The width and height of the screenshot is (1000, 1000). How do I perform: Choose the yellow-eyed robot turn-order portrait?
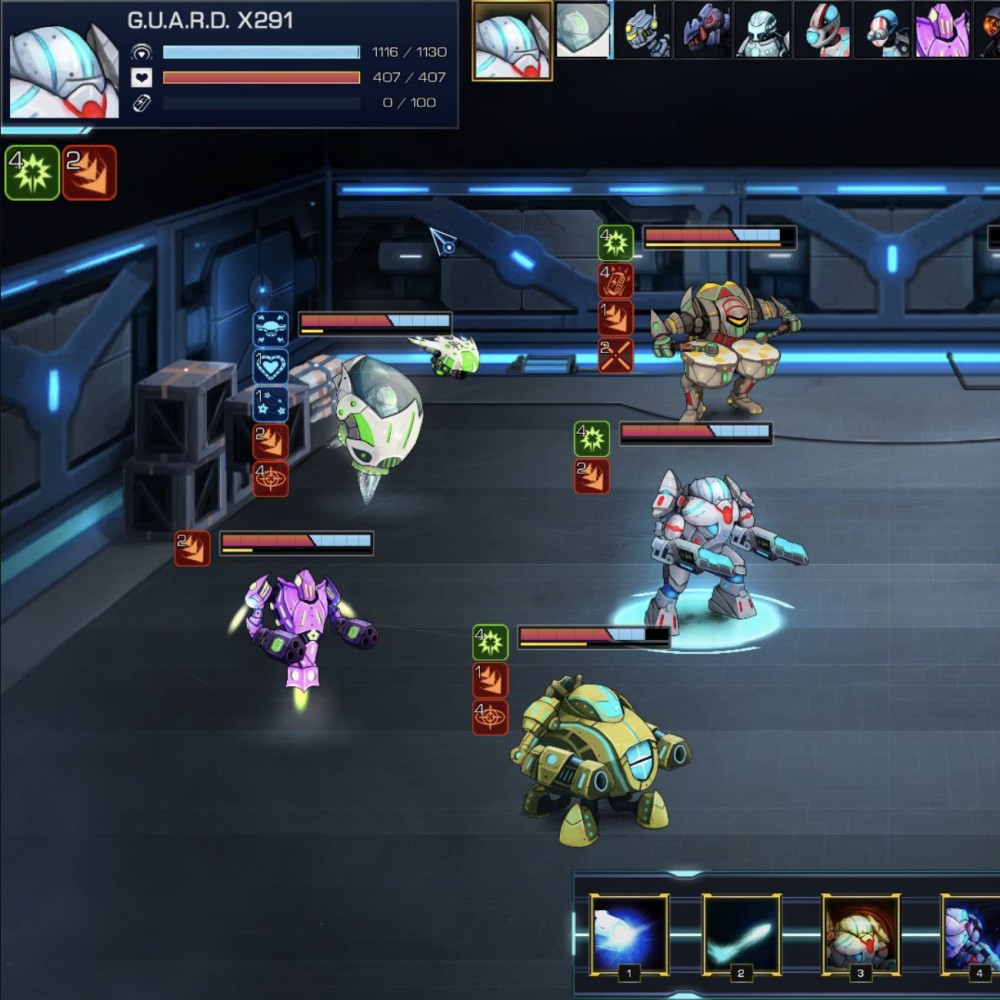pyautogui.click(x=643, y=30)
